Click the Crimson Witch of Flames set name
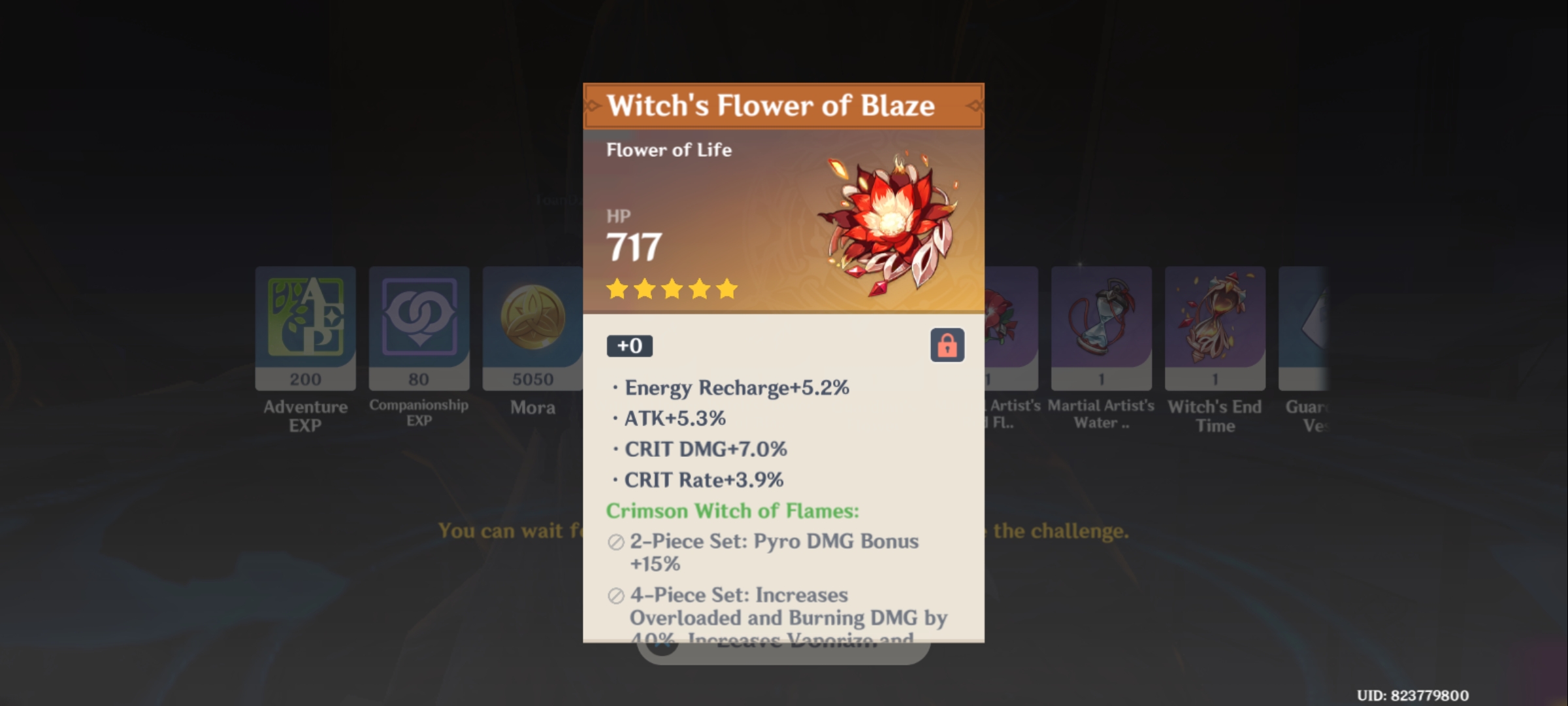This screenshot has height=706, width=1568. pyautogui.click(x=732, y=512)
